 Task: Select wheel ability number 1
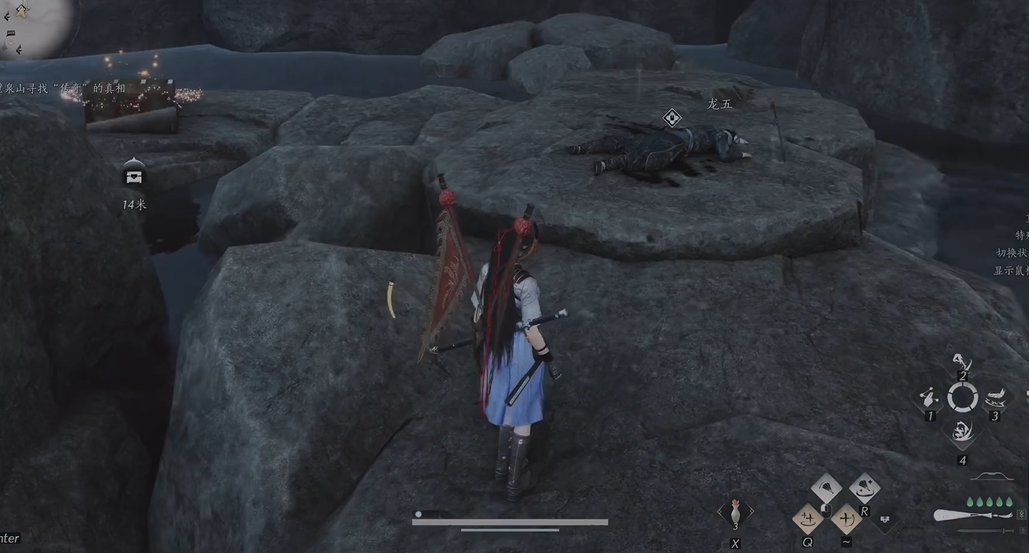pos(929,397)
